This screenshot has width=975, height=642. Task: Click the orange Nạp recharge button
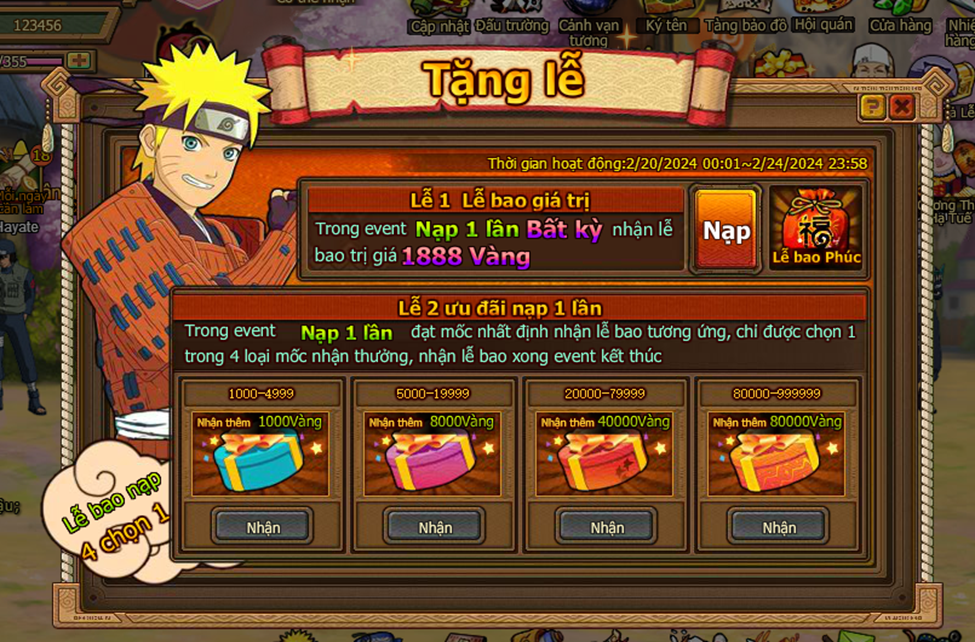point(726,231)
